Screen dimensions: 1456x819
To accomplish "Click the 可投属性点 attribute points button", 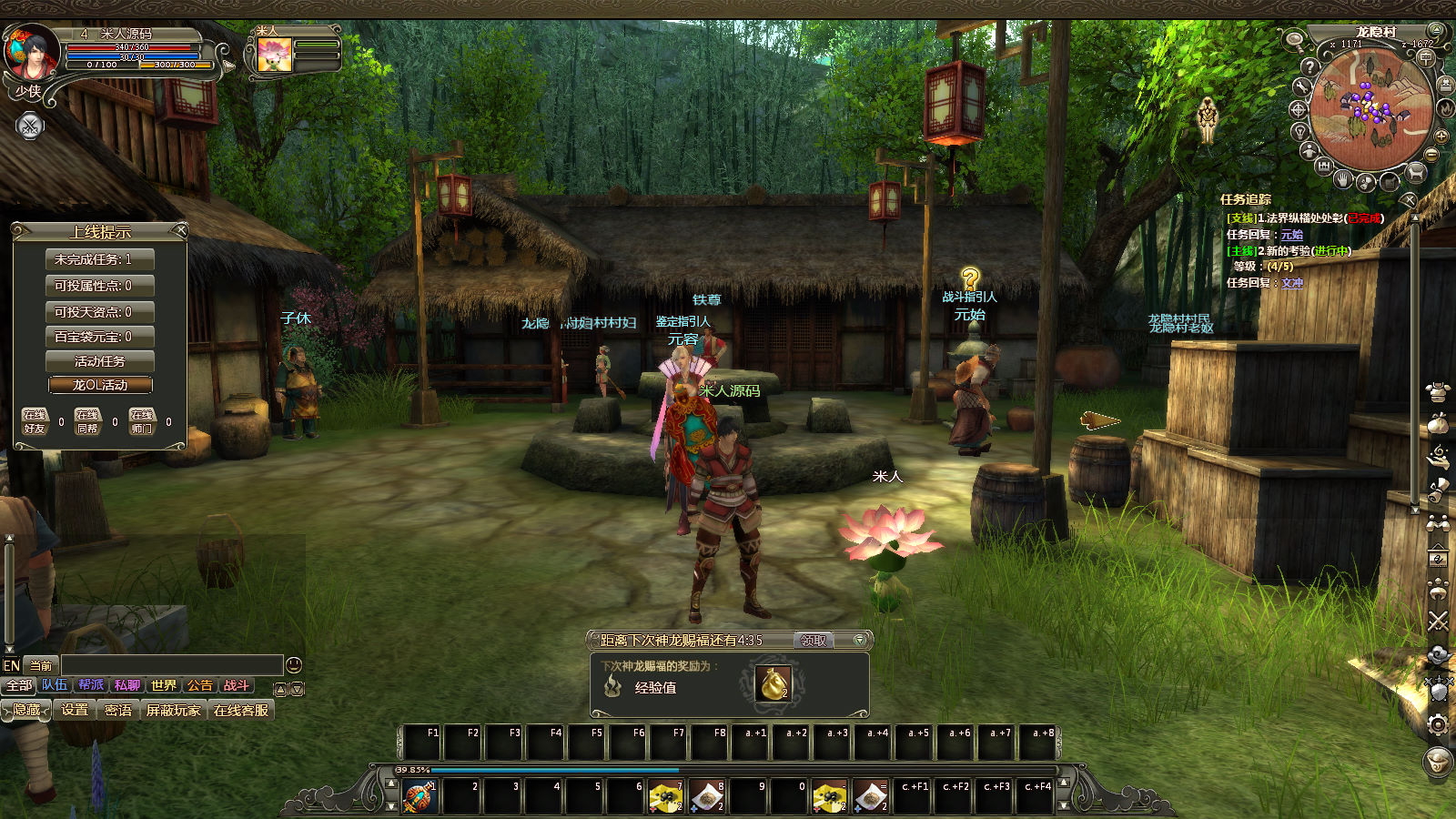I will pyautogui.click(x=100, y=286).
